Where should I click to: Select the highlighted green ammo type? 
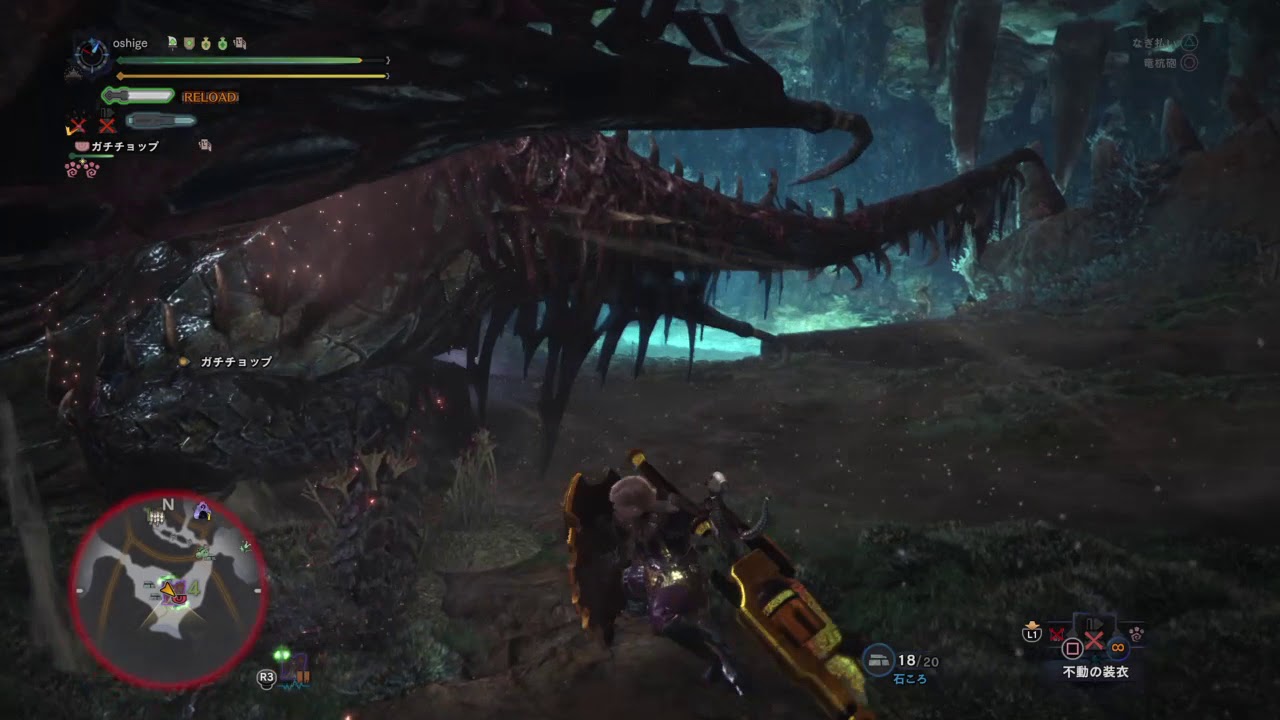[138, 96]
